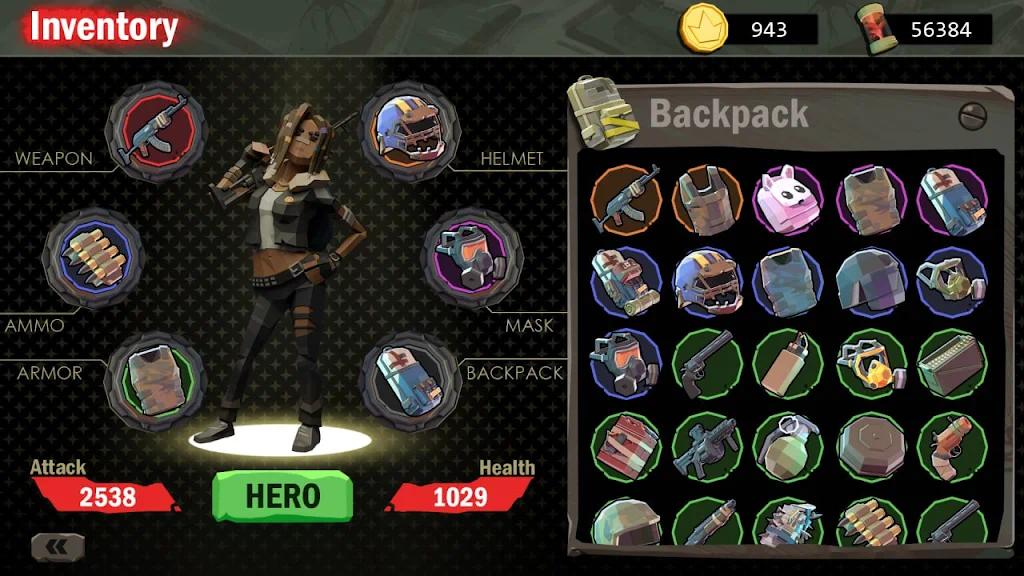The width and height of the screenshot is (1024, 576).
Task: Go back with the double-arrow button
Action: click(58, 547)
